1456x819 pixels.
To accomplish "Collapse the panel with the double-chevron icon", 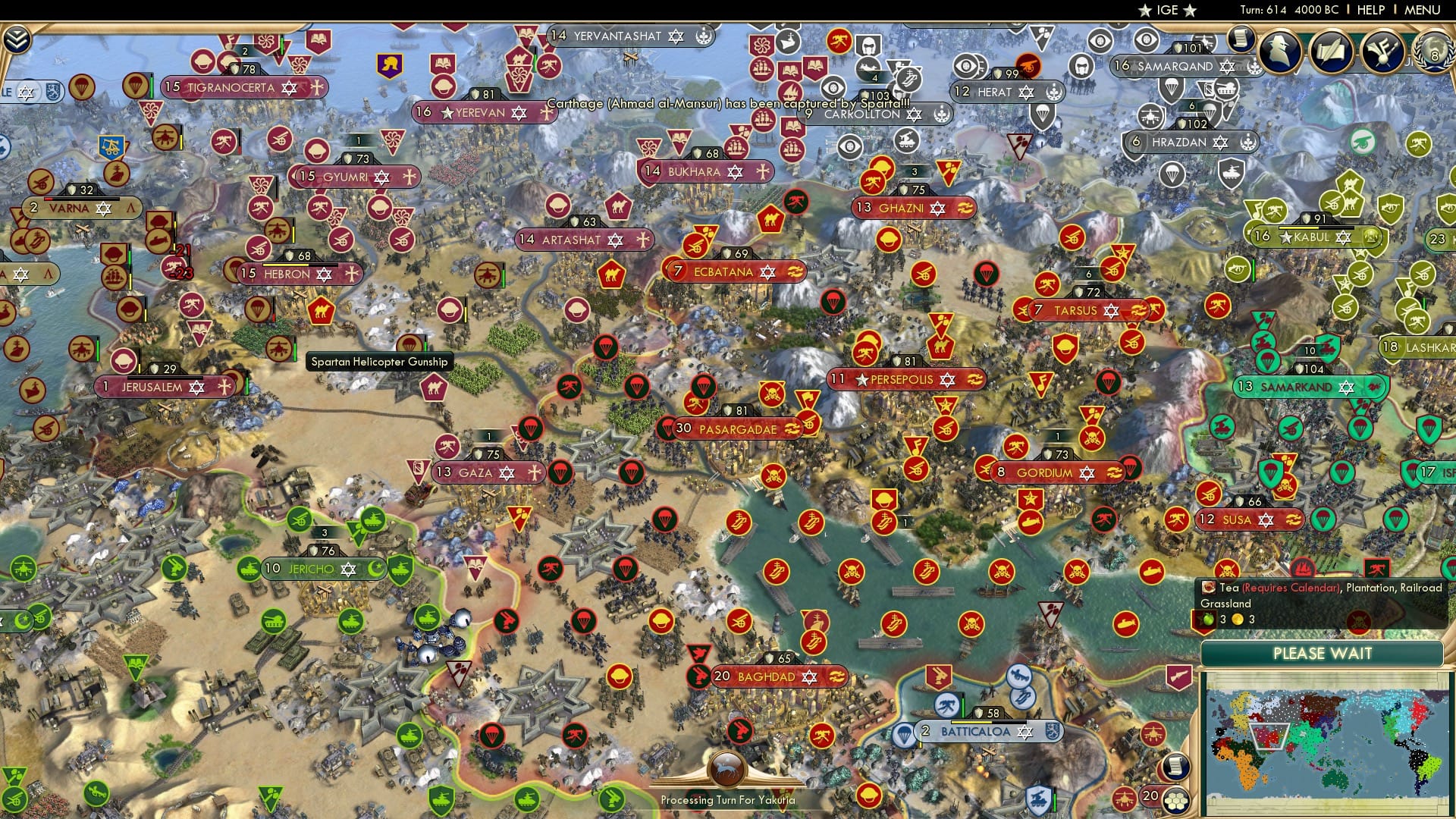I will tap(16, 38).
